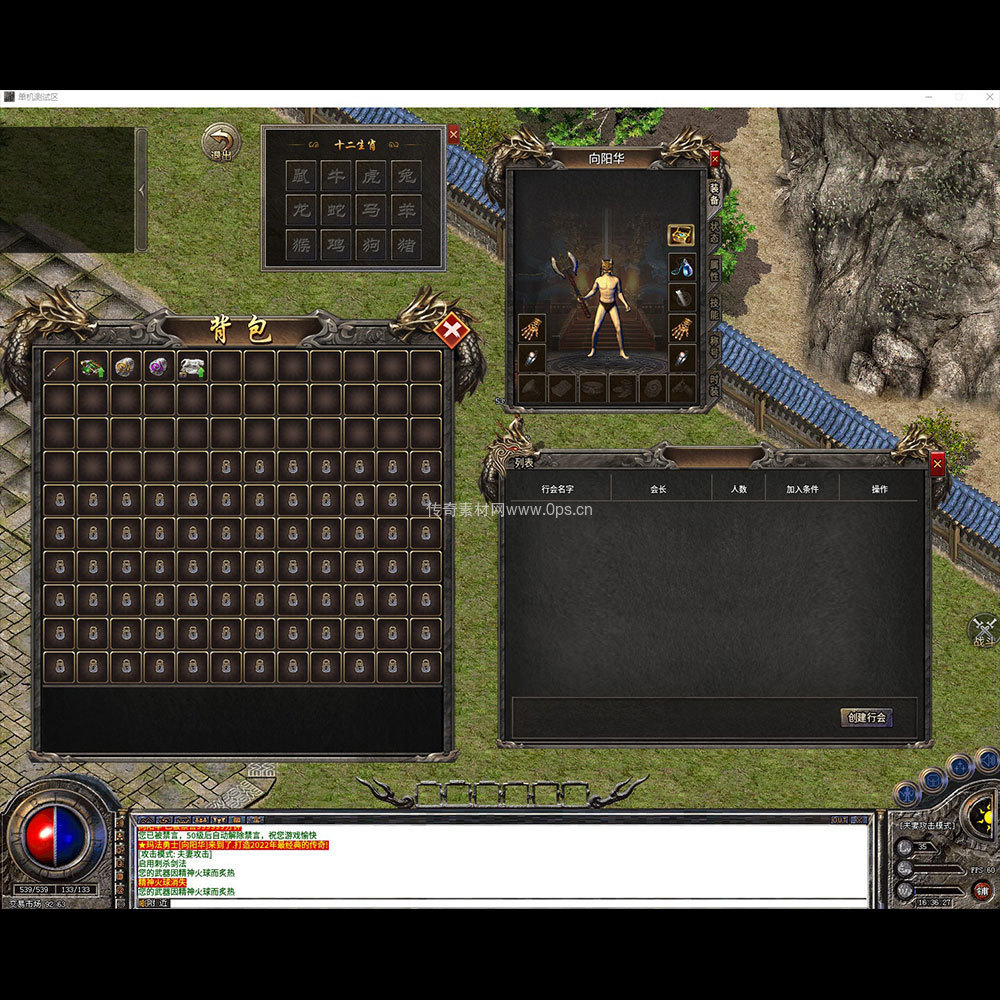Viewport: 1000px width, 1000px height.
Task: Click the 退出 exit button with the arrow
Action: coord(220,143)
